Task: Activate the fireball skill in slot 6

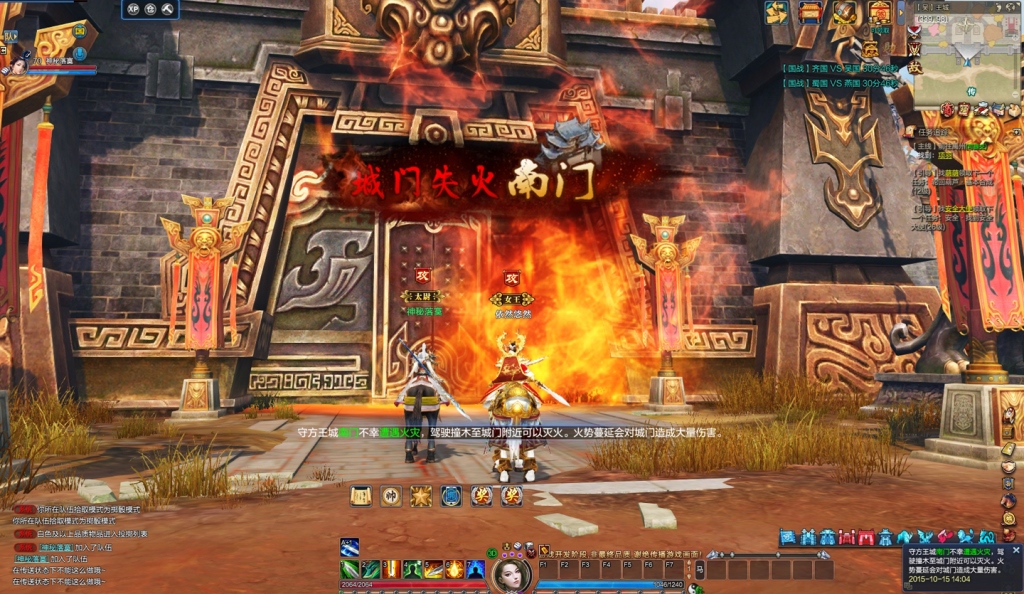Action: pos(455,569)
